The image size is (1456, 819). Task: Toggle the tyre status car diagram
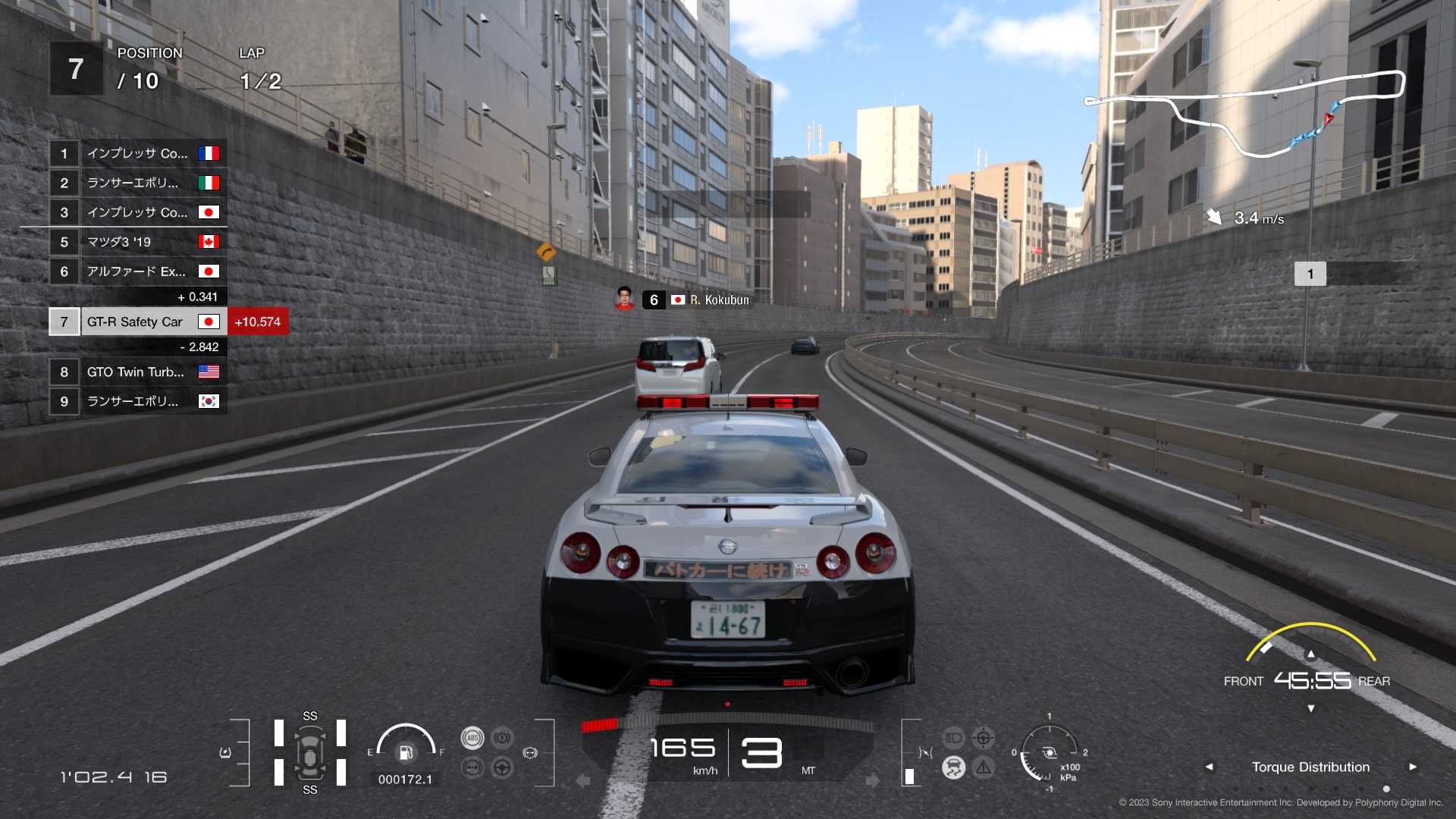click(311, 752)
